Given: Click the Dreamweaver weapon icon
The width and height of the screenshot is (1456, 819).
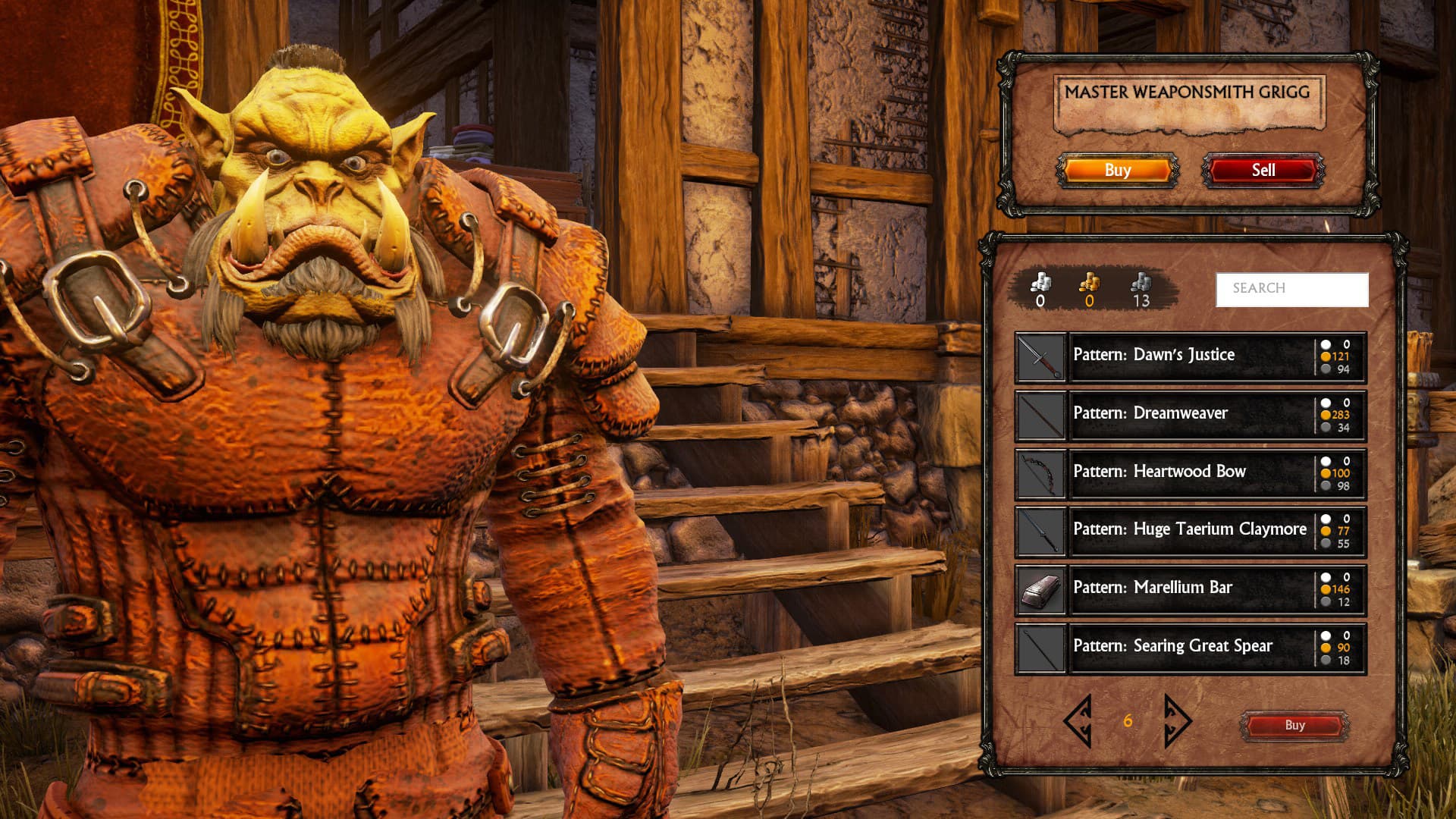Looking at the screenshot, I should pos(1040,413).
